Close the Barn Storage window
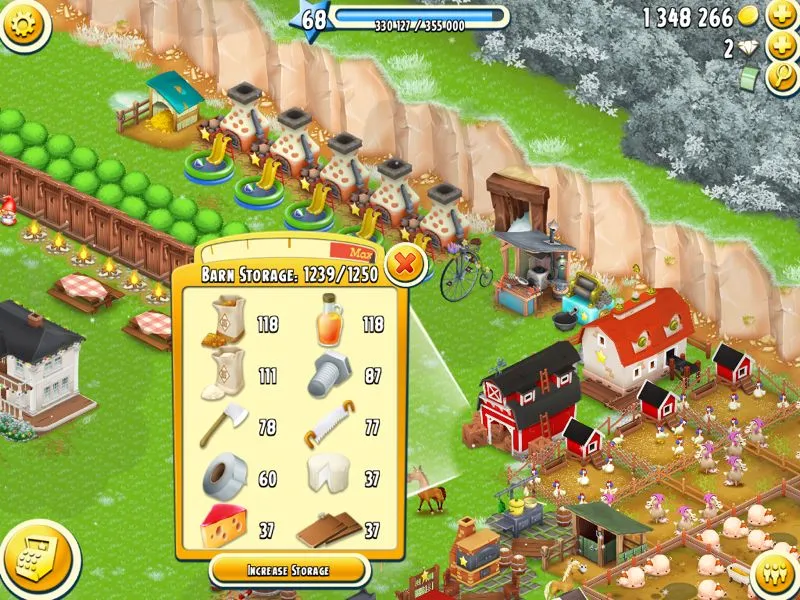Screen dimensions: 800x600 point(404,265)
